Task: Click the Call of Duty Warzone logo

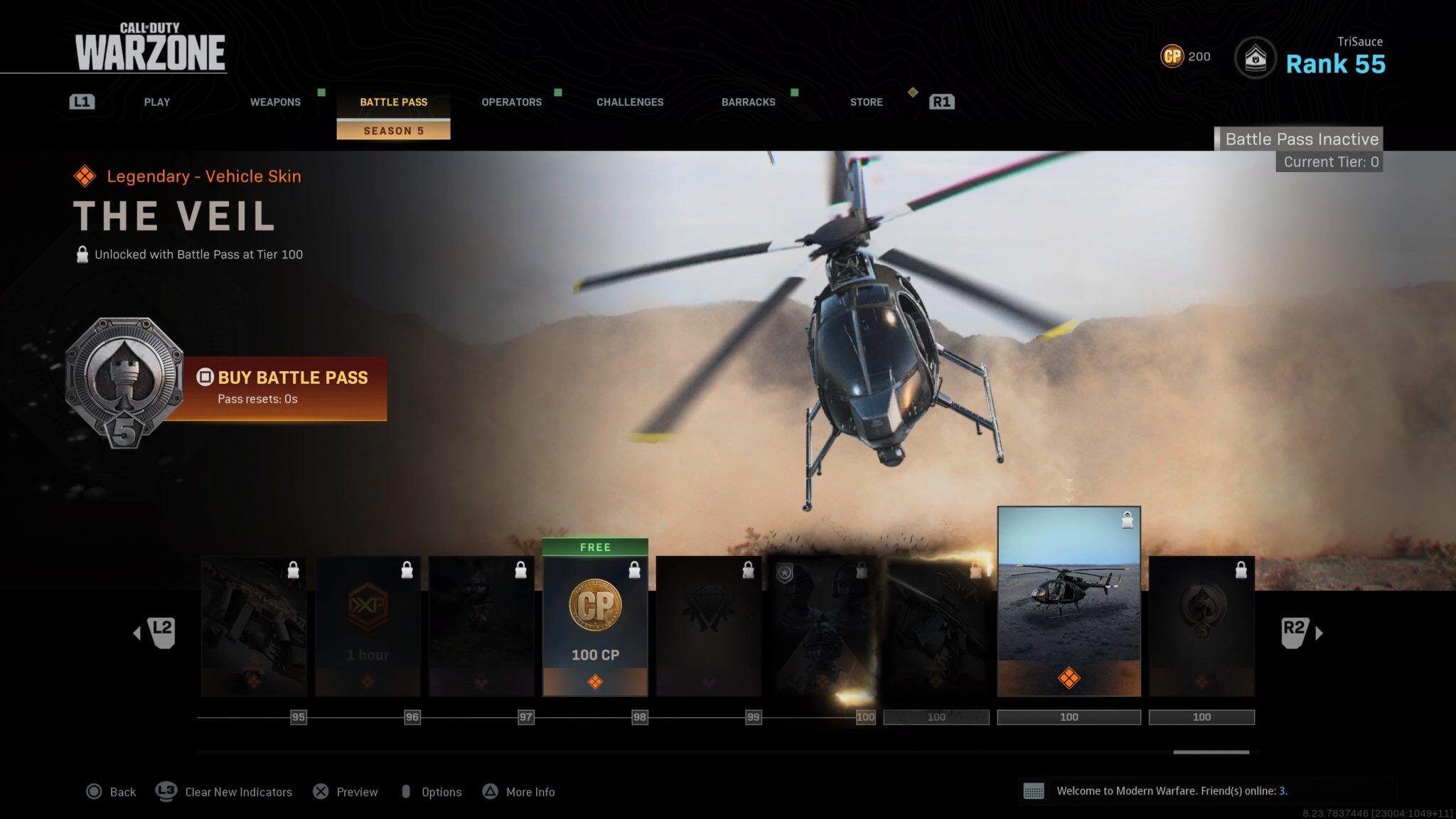Action: click(x=150, y=47)
